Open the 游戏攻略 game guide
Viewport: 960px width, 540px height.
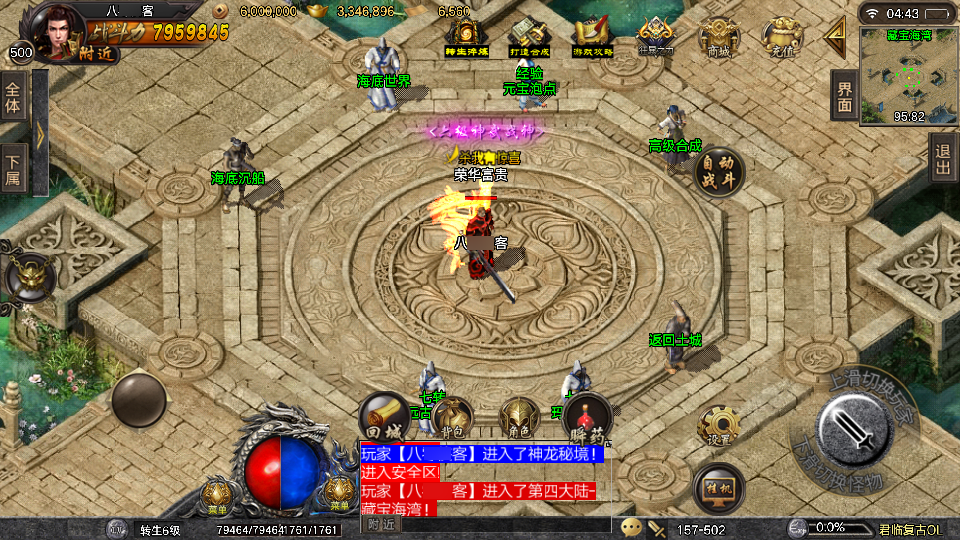(590, 37)
